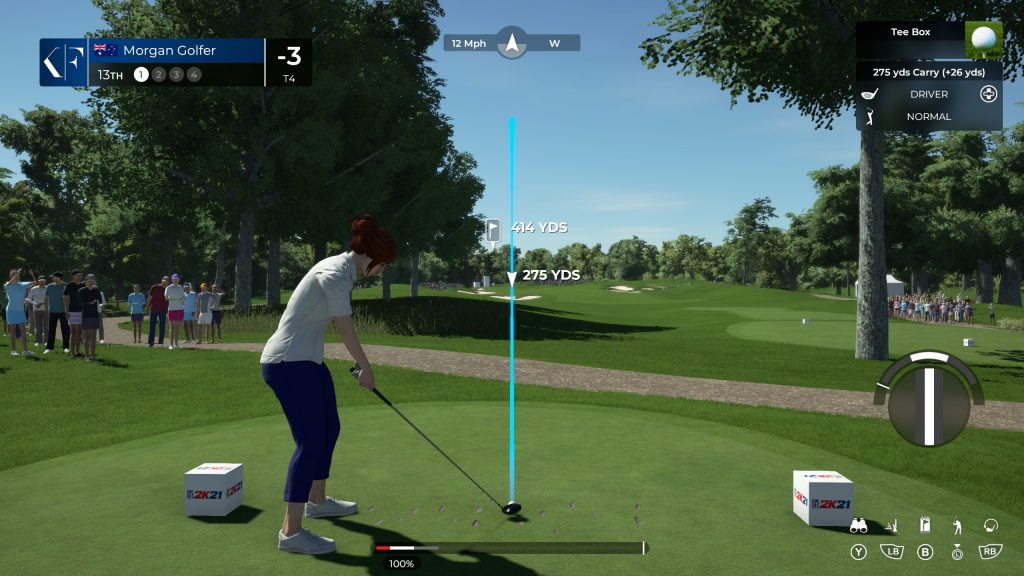Click the 414 YDS flag pin marker
This screenshot has height=576, width=1024.
pos(494,229)
